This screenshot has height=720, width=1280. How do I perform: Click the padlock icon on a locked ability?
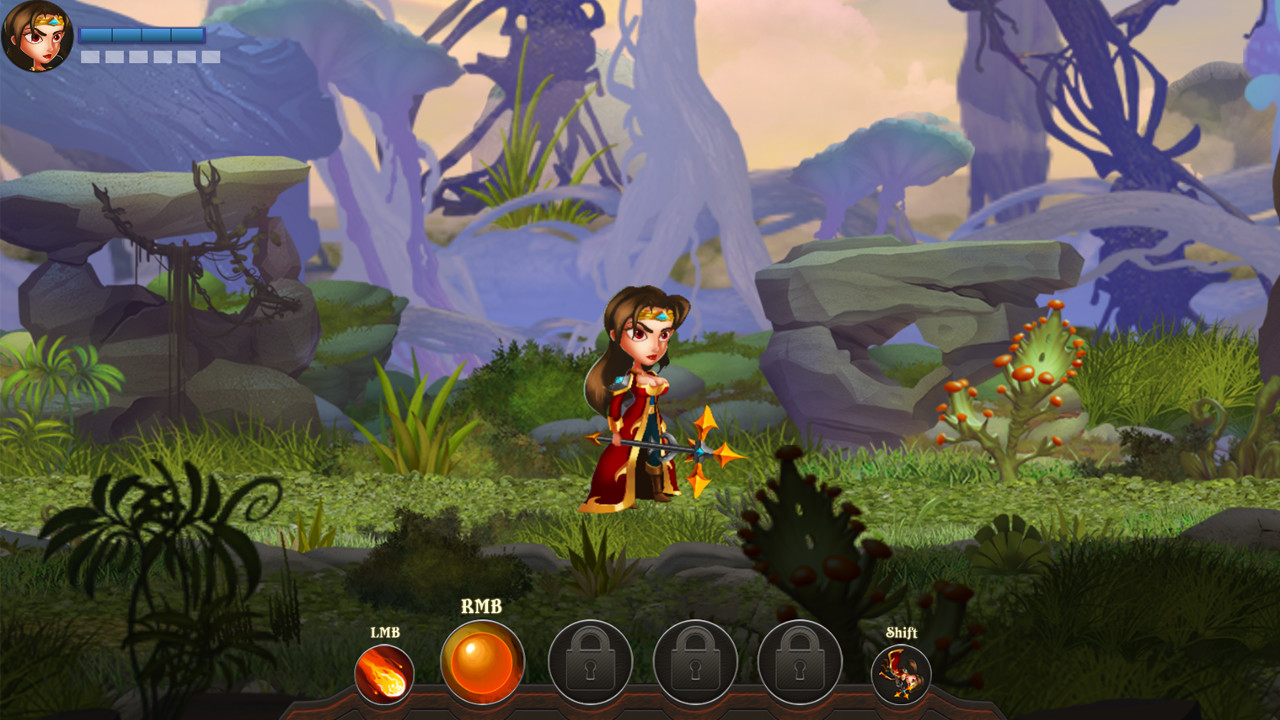click(x=588, y=661)
